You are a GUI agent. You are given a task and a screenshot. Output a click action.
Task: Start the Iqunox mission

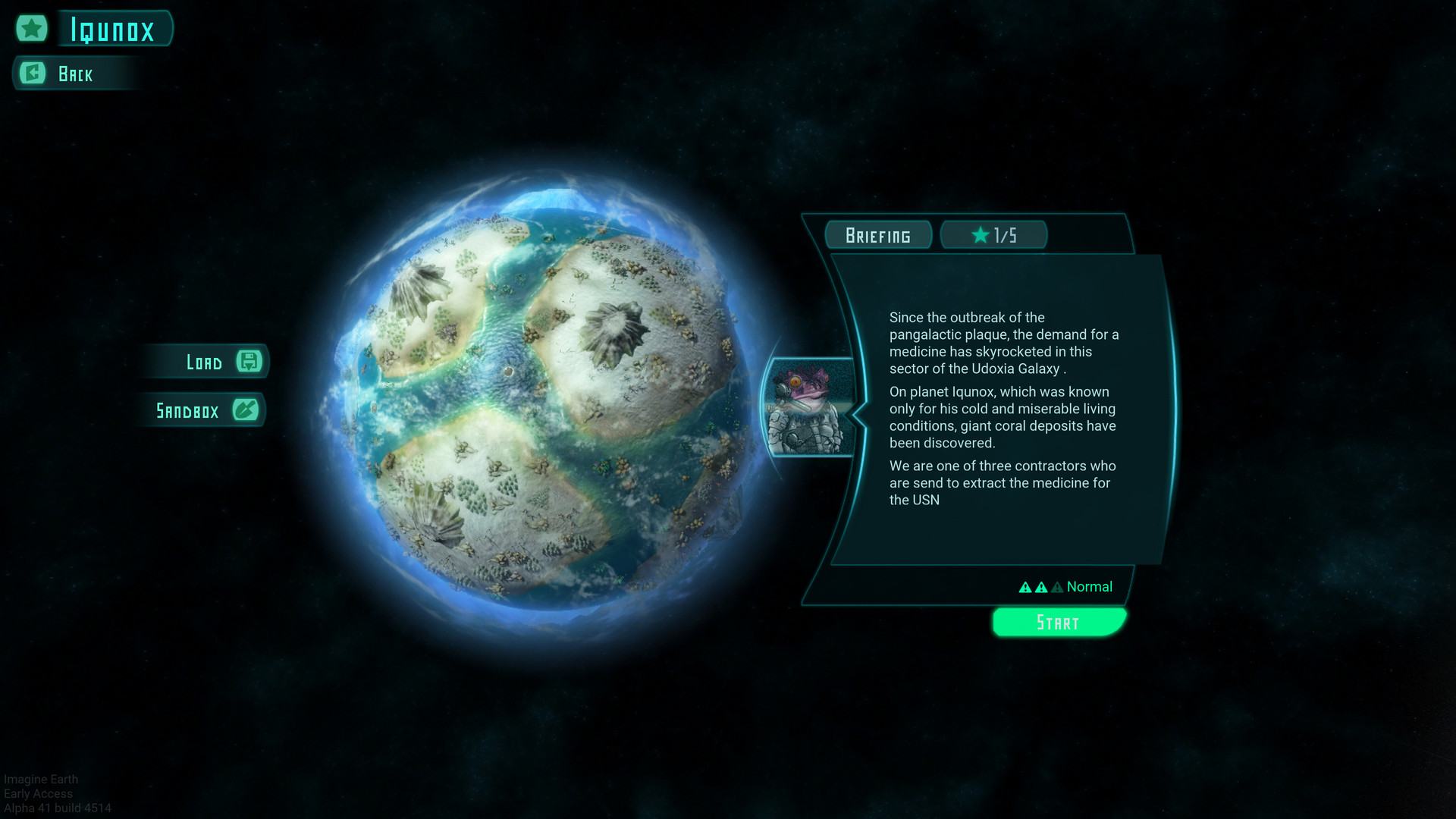[1059, 623]
